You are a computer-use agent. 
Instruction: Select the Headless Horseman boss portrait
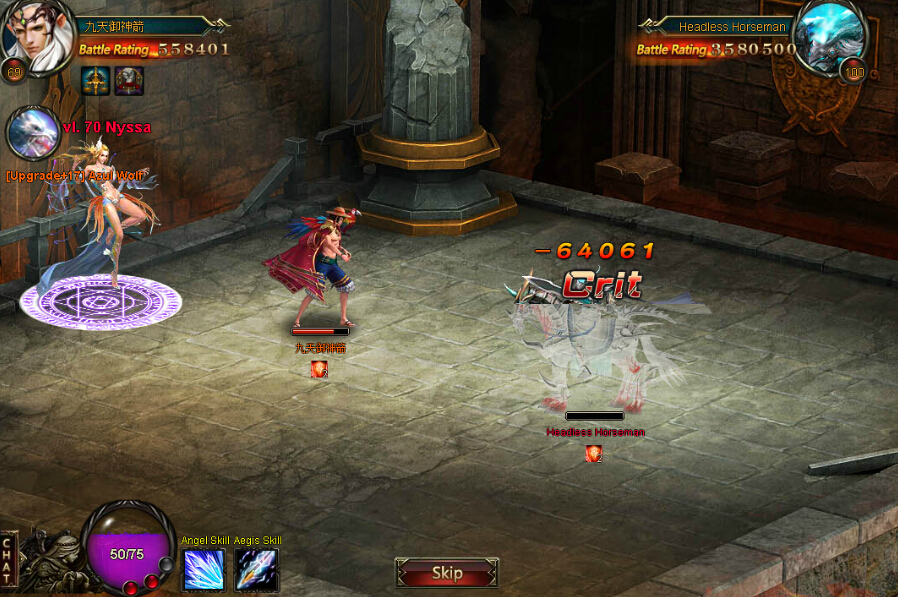pyautogui.click(x=830, y=37)
